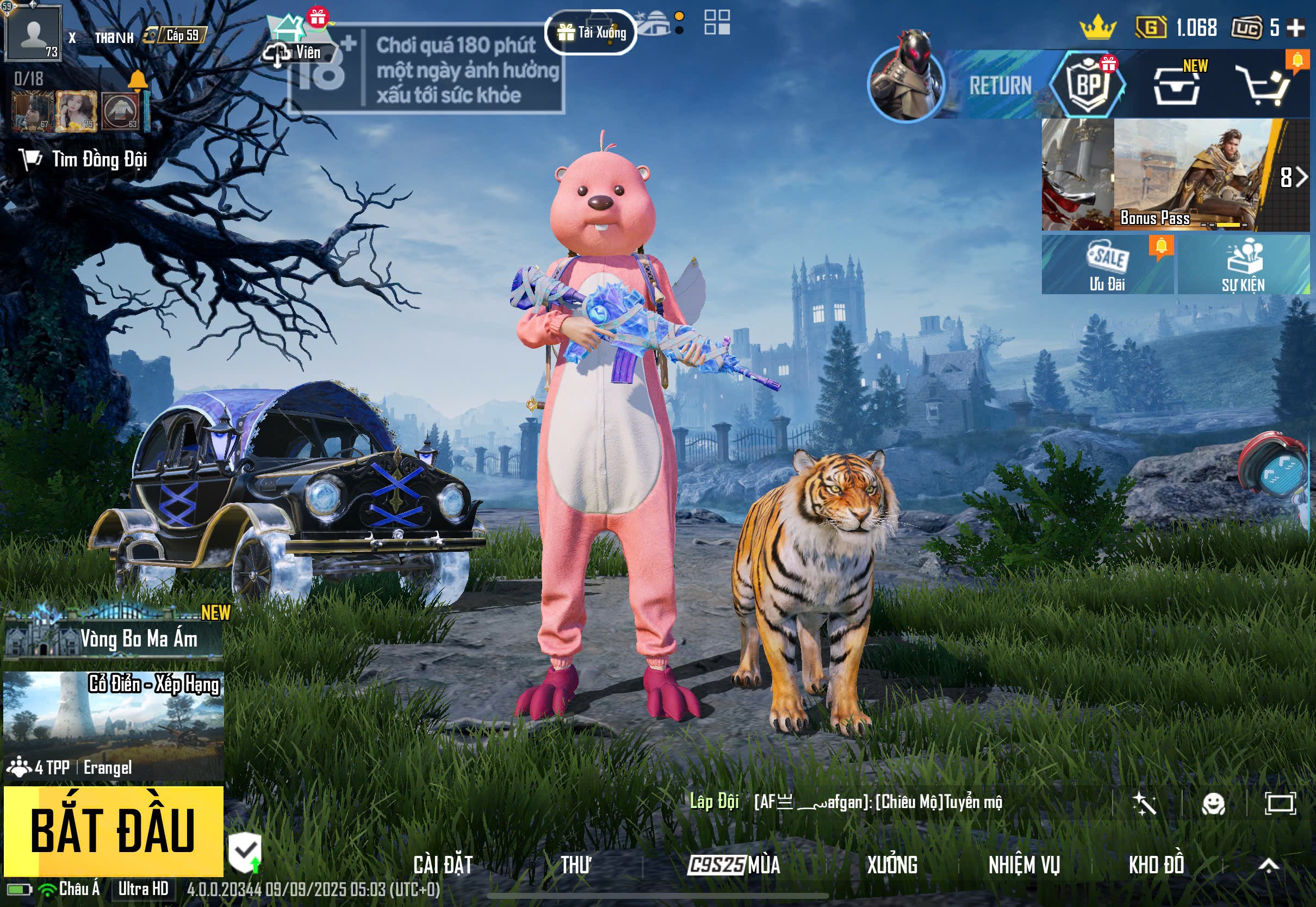This screenshot has width=1316, height=907.
Task: Open the KHO ĐỒ inventory
Action: [x=1156, y=865]
